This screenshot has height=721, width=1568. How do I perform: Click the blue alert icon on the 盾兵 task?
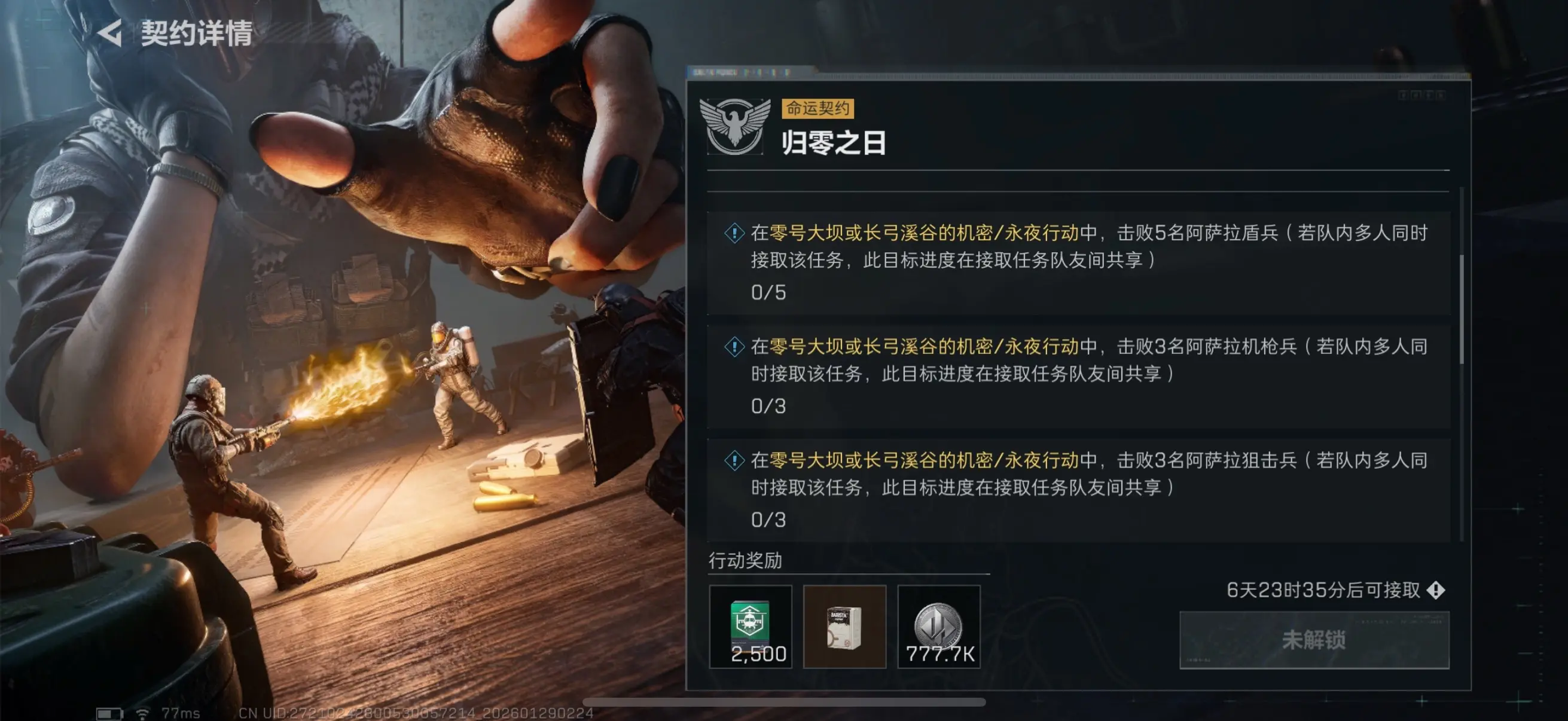click(734, 231)
